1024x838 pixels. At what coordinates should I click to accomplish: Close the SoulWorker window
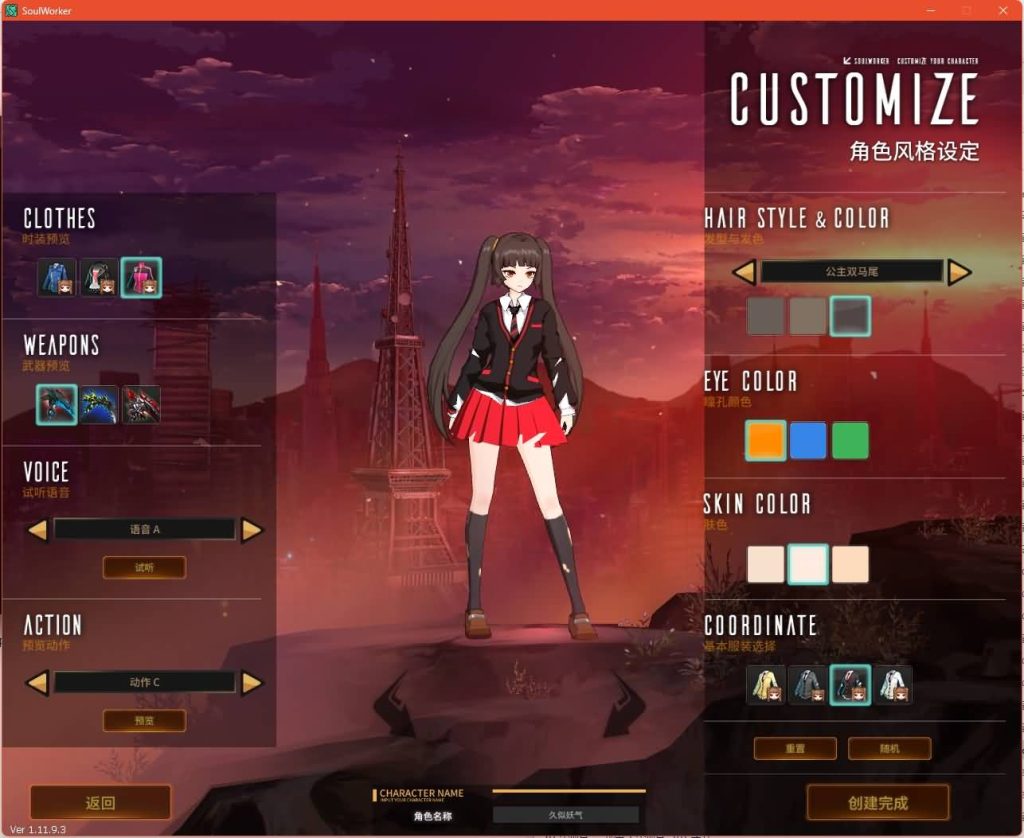[x=1004, y=10]
